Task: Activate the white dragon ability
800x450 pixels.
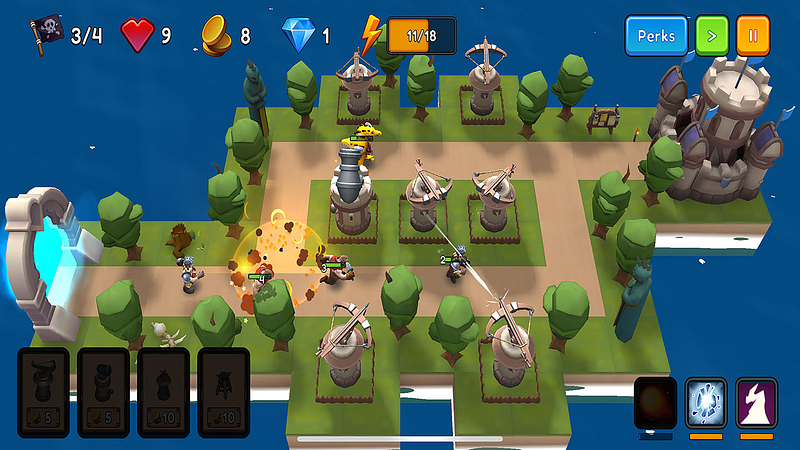Action: pyautogui.click(x=757, y=403)
